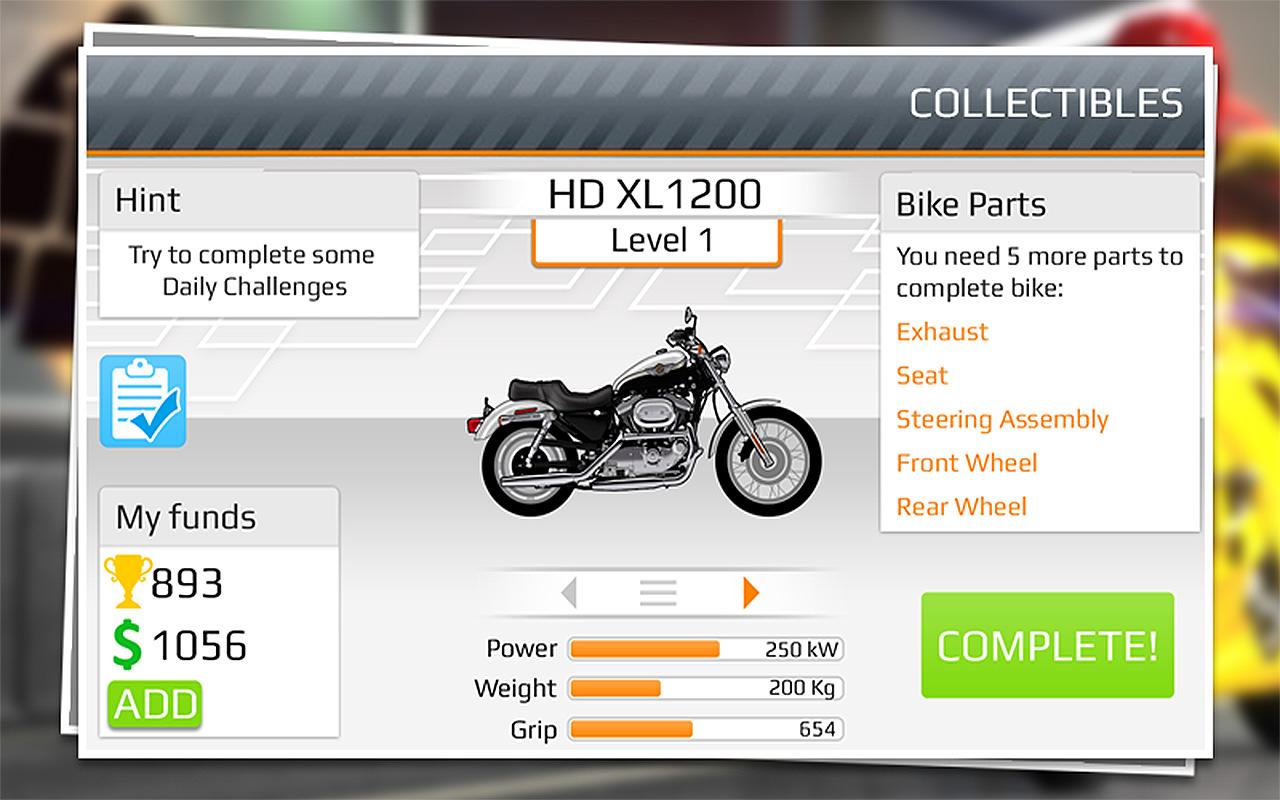1280x800 pixels.
Task: Select the Steering Assembly part
Action: tap(1002, 420)
